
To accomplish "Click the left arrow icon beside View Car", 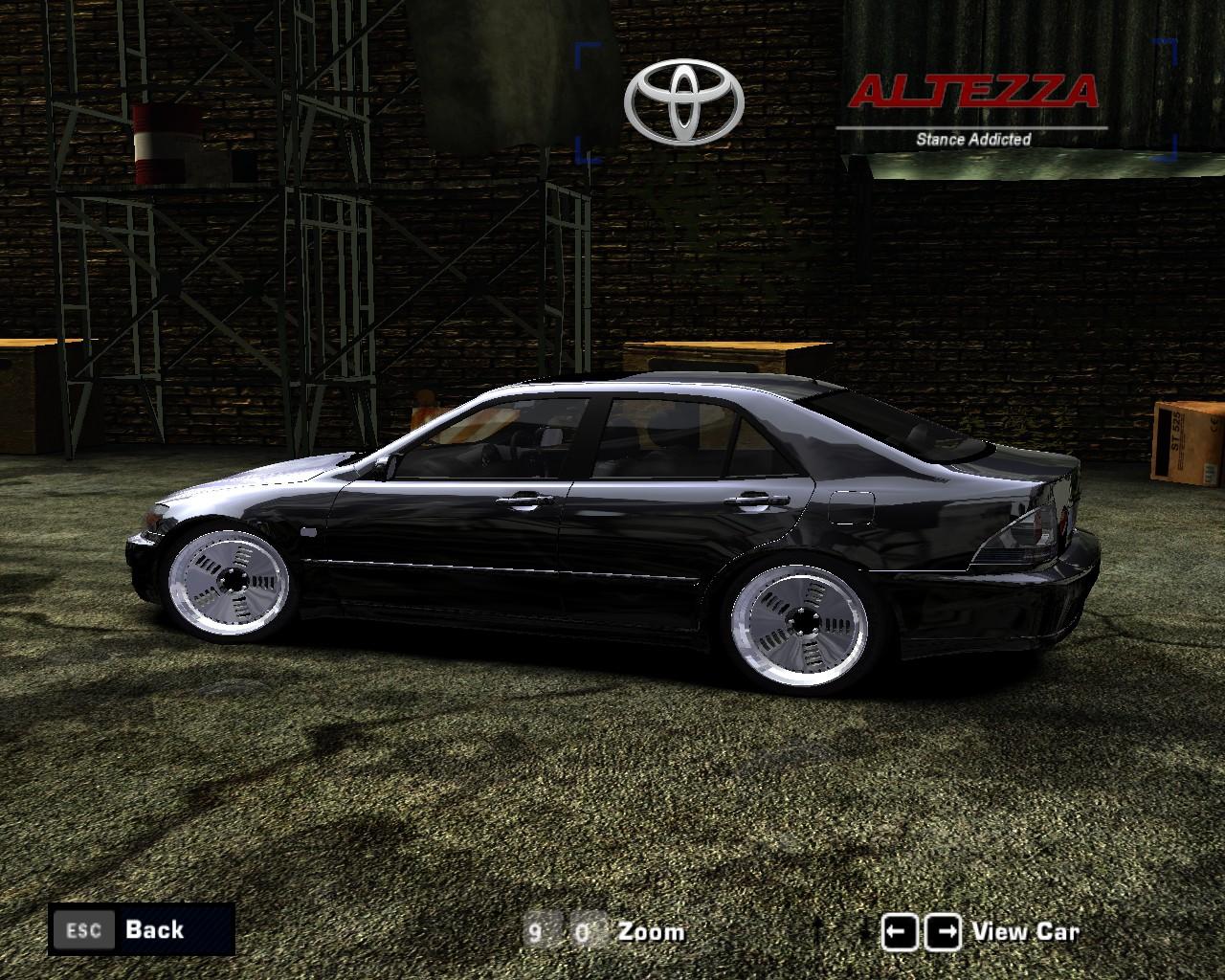I will pyautogui.click(x=902, y=929).
